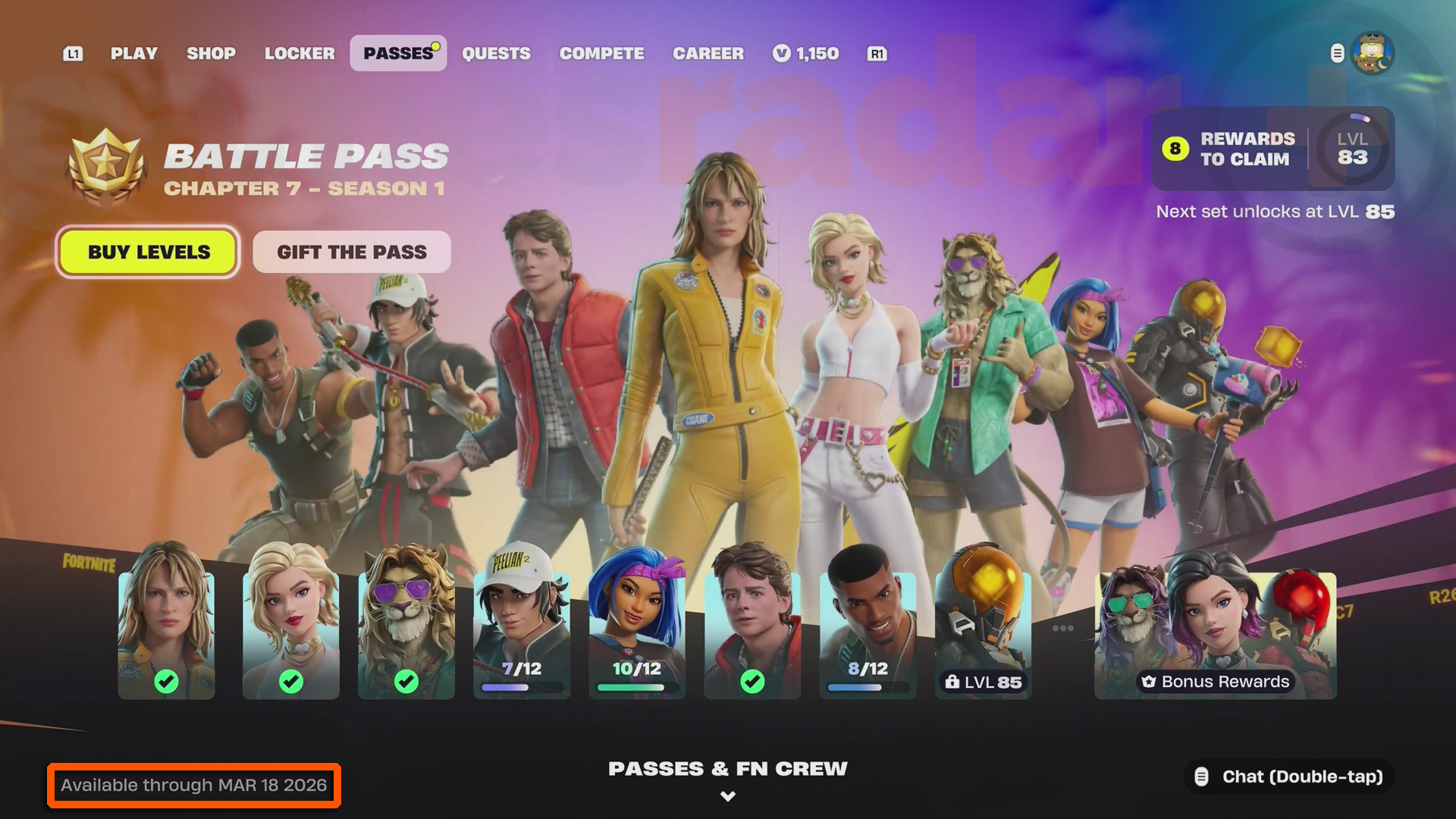Open the COMPETE menu item

(601, 53)
